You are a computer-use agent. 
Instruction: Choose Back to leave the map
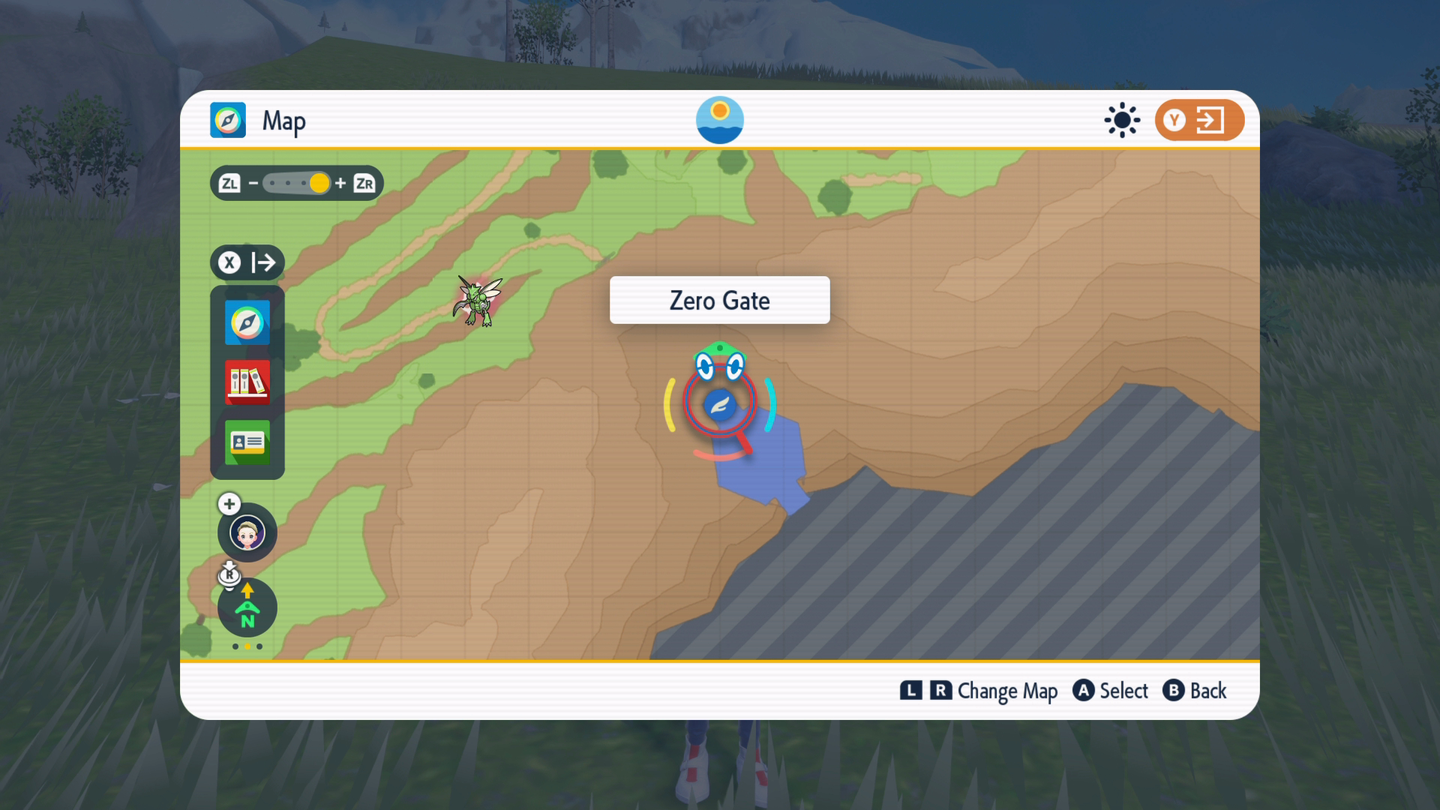point(1195,691)
